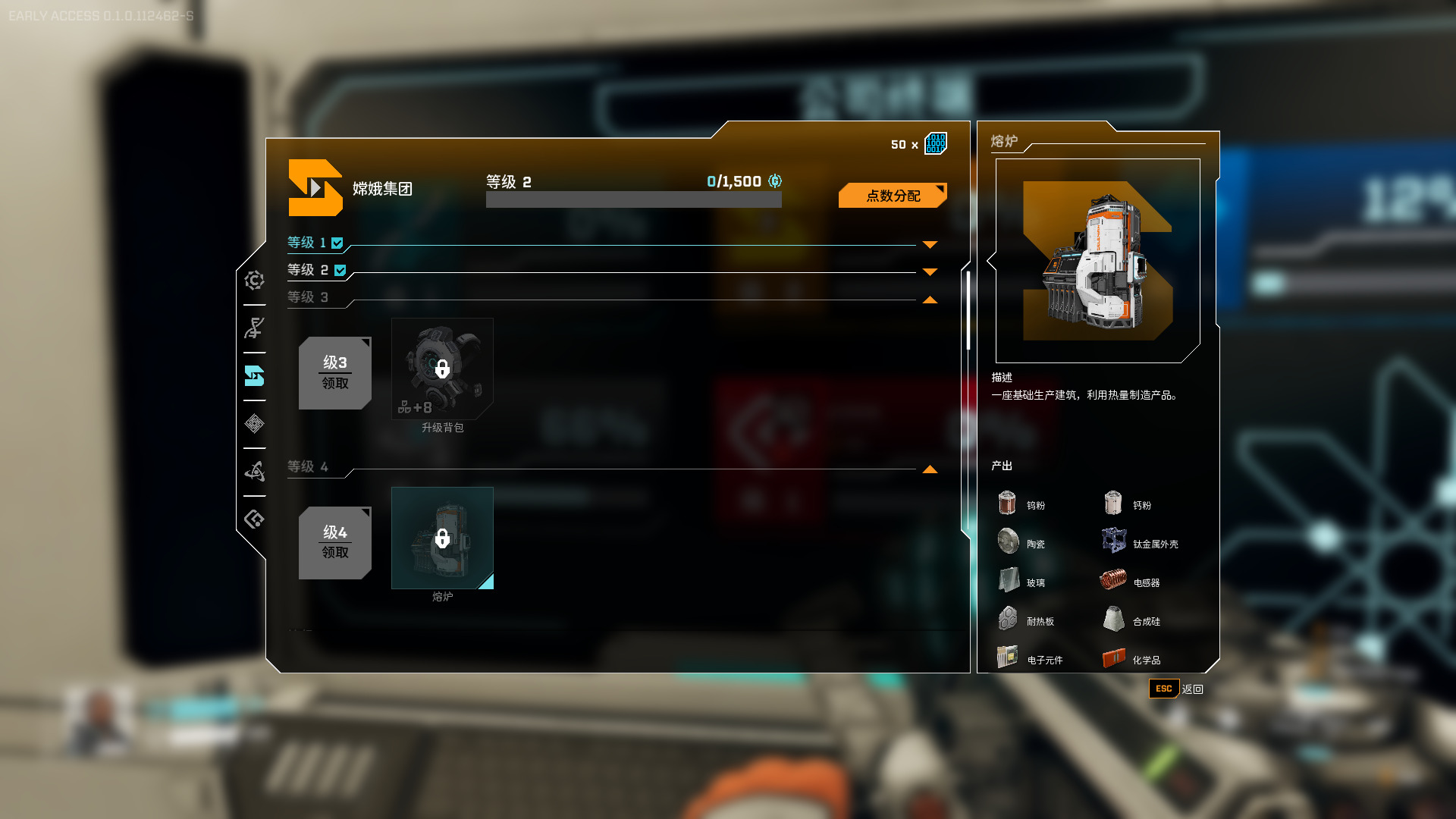
Task: Switch to the first hexagon company tab
Action: pos(254,281)
